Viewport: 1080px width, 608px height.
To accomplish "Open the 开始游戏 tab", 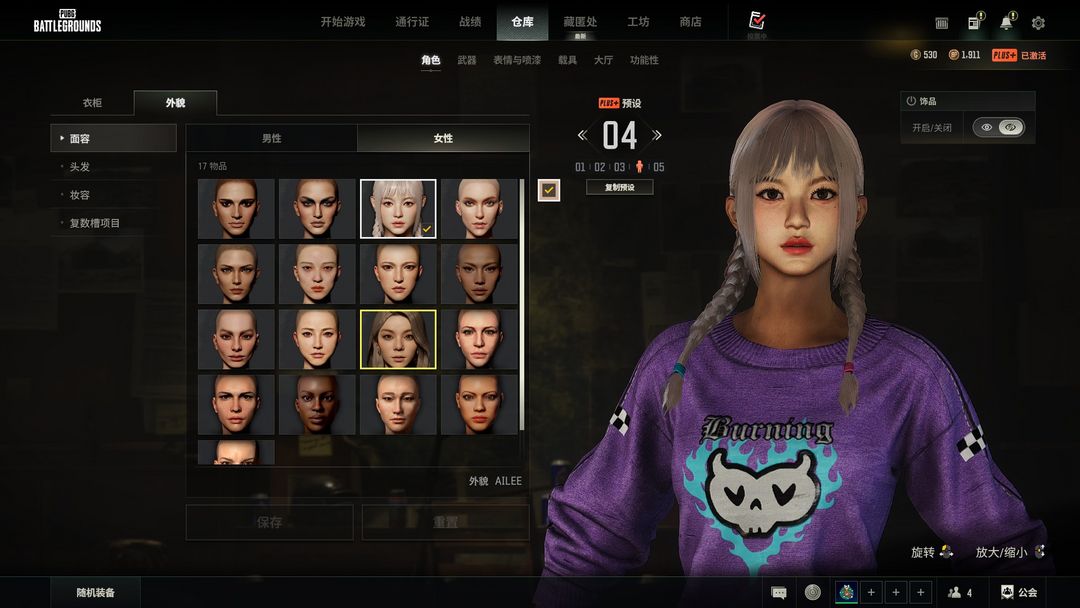I will pyautogui.click(x=342, y=22).
